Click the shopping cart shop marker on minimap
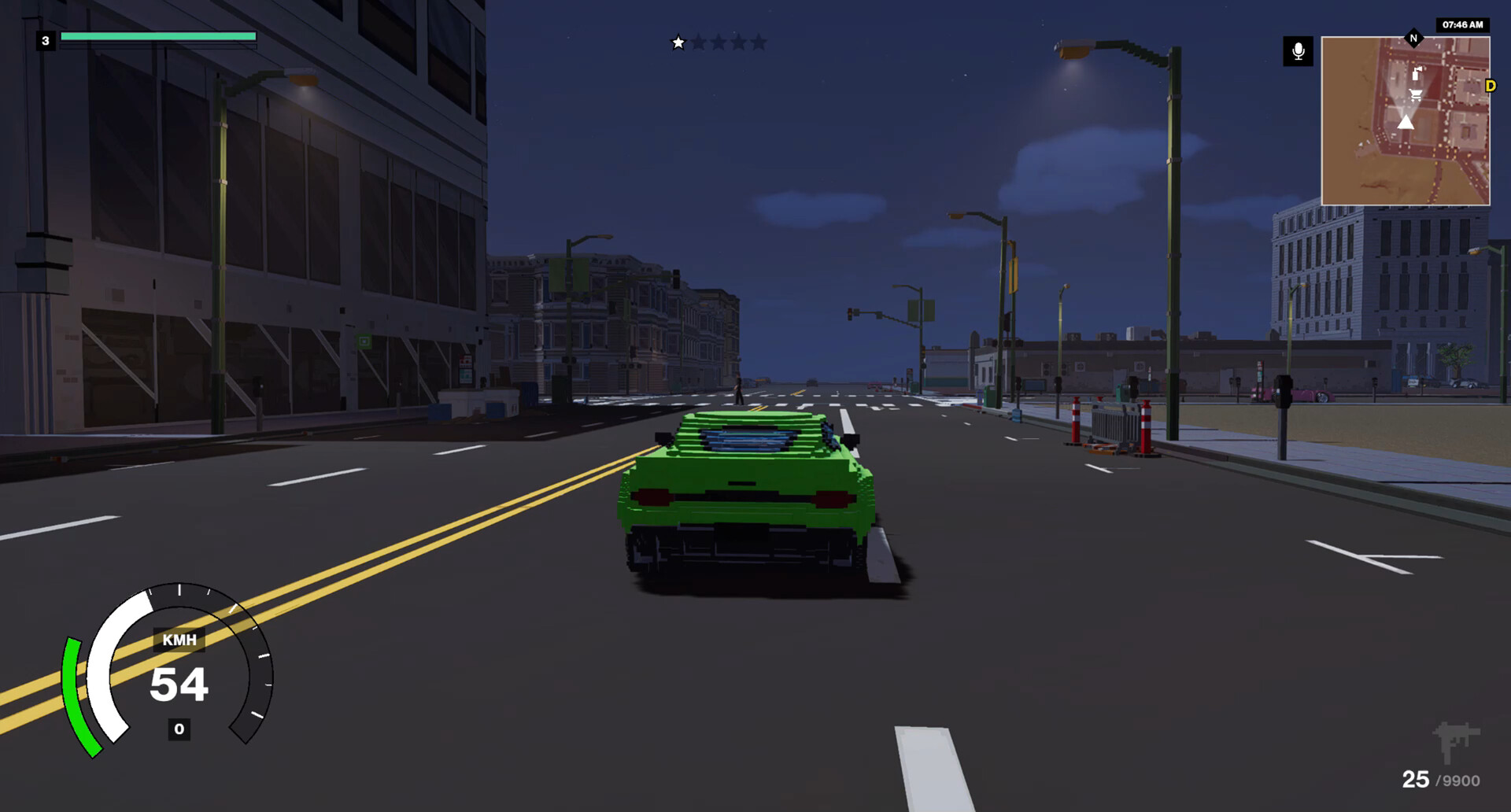Image resolution: width=1511 pixels, height=812 pixels. coord(1414,94)
